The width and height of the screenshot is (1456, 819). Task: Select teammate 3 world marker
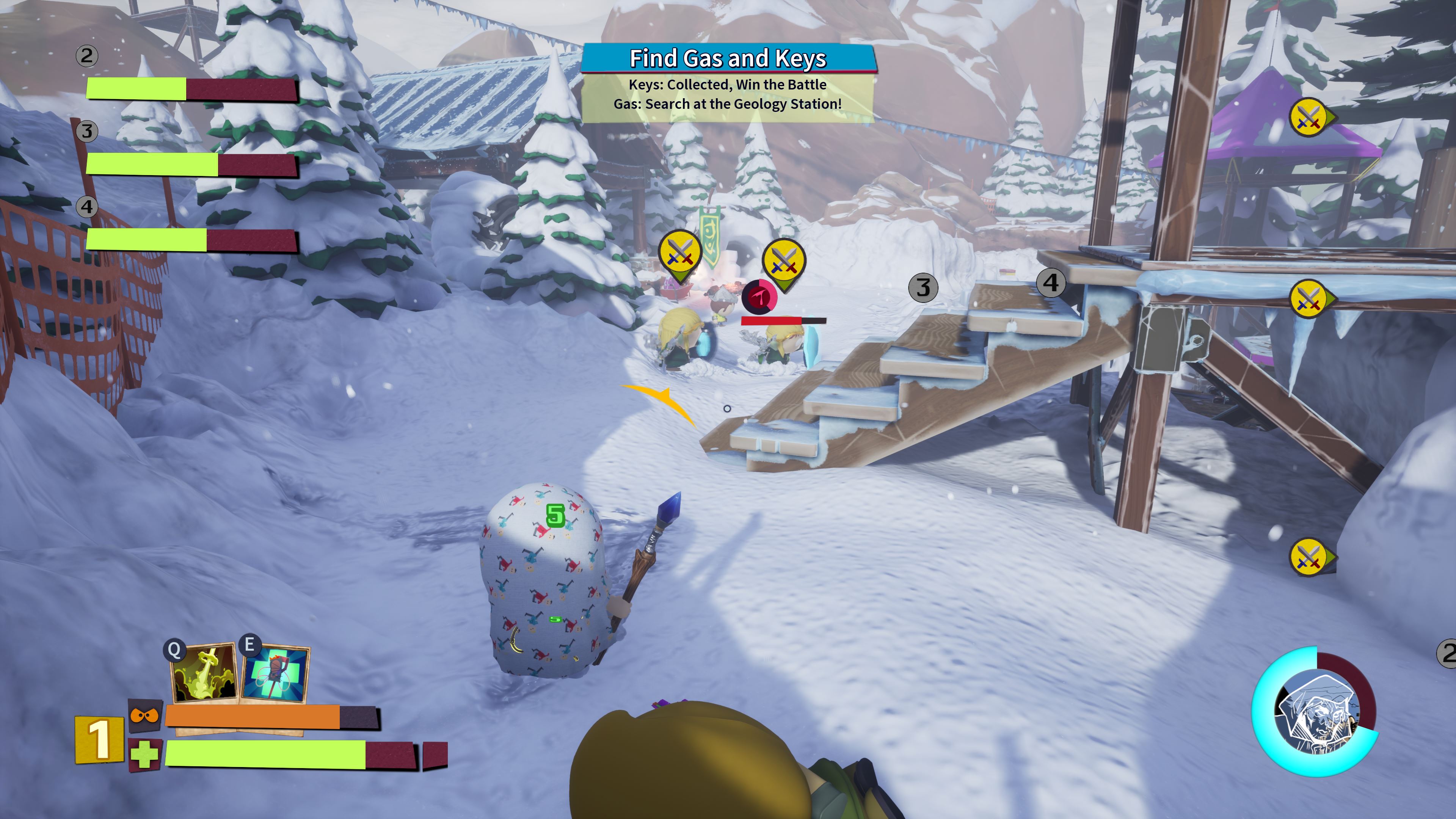pyautogui.click(x=923, y=288)
